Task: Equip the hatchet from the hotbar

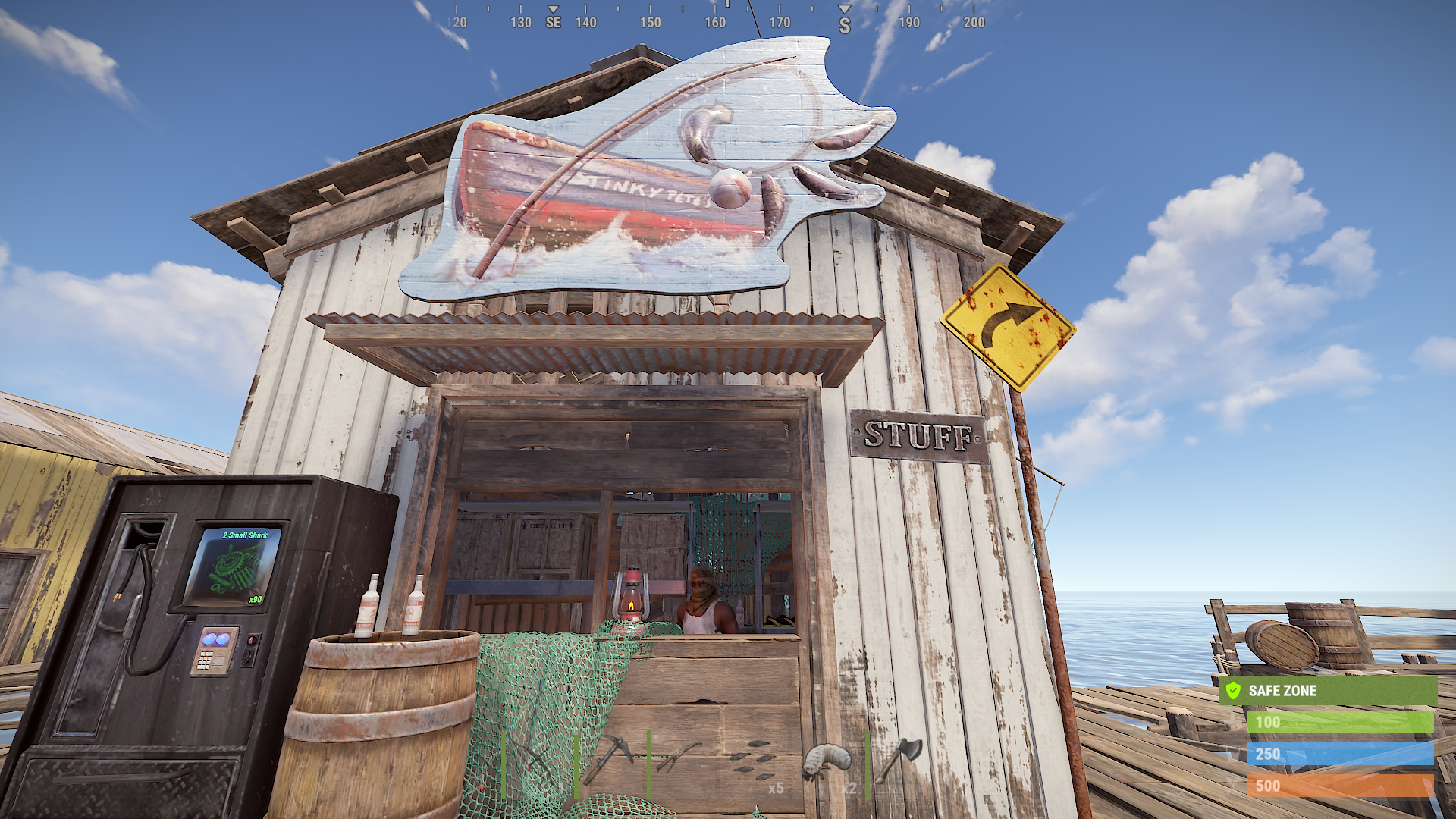Action: click(x=900, y=761)
